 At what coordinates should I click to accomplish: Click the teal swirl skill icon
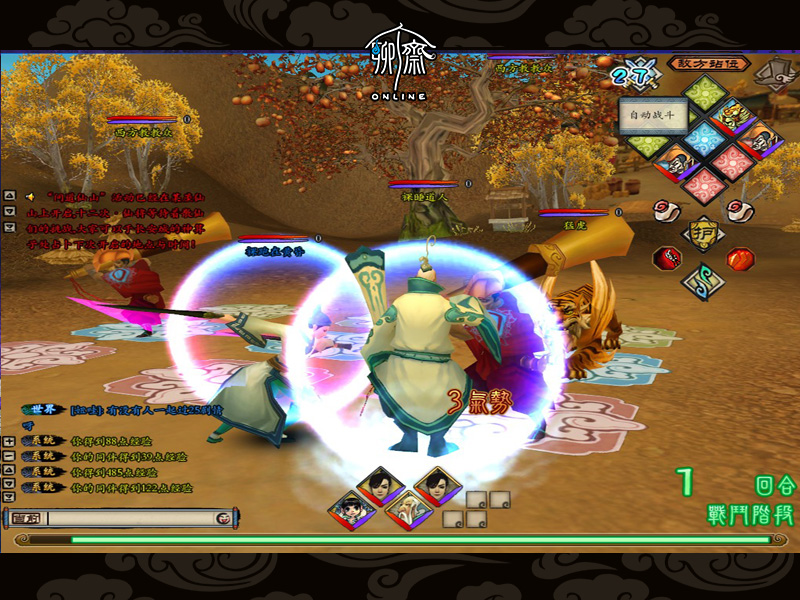point(704,280)
